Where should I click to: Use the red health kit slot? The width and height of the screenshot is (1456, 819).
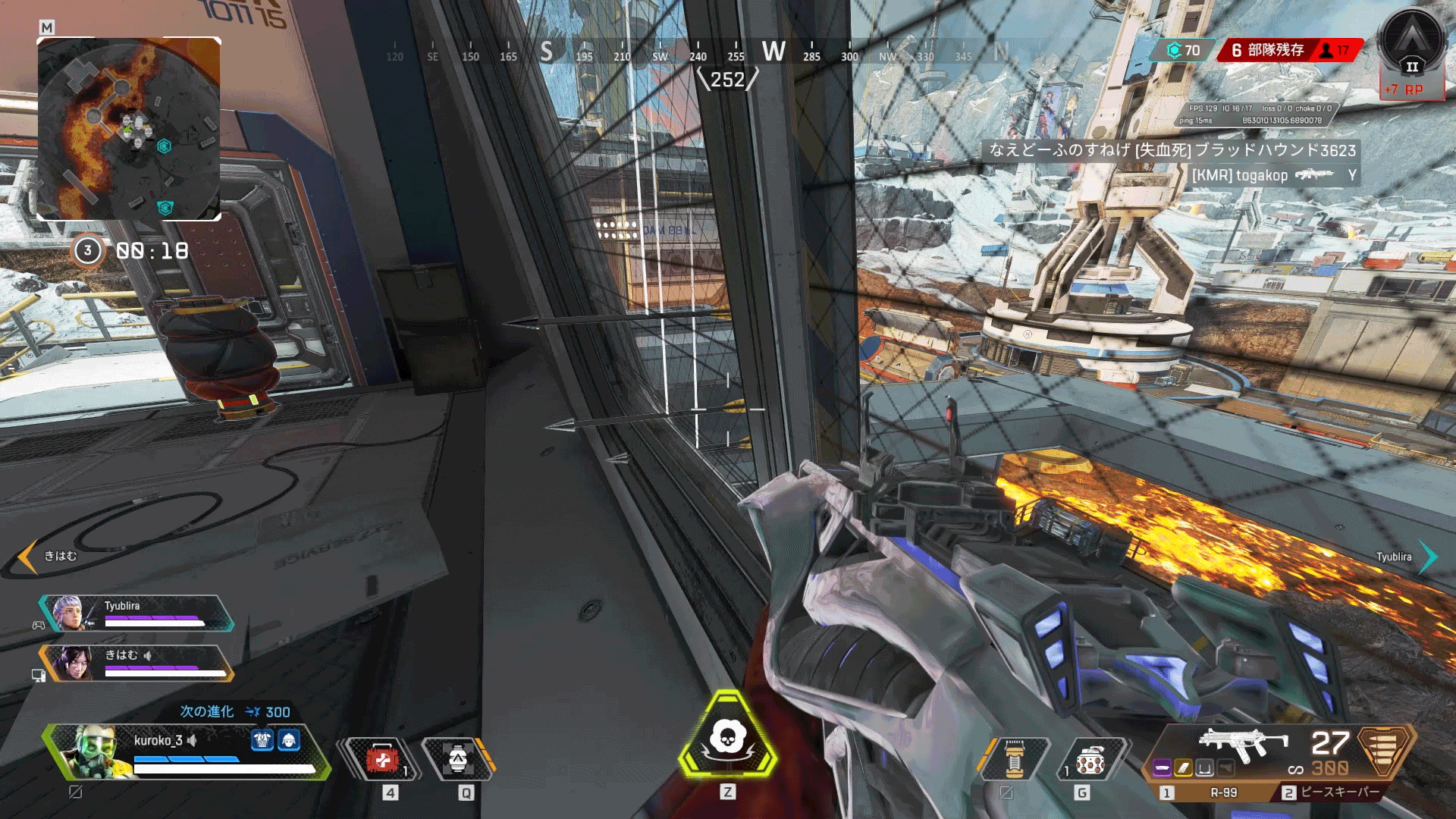point(382,758)
